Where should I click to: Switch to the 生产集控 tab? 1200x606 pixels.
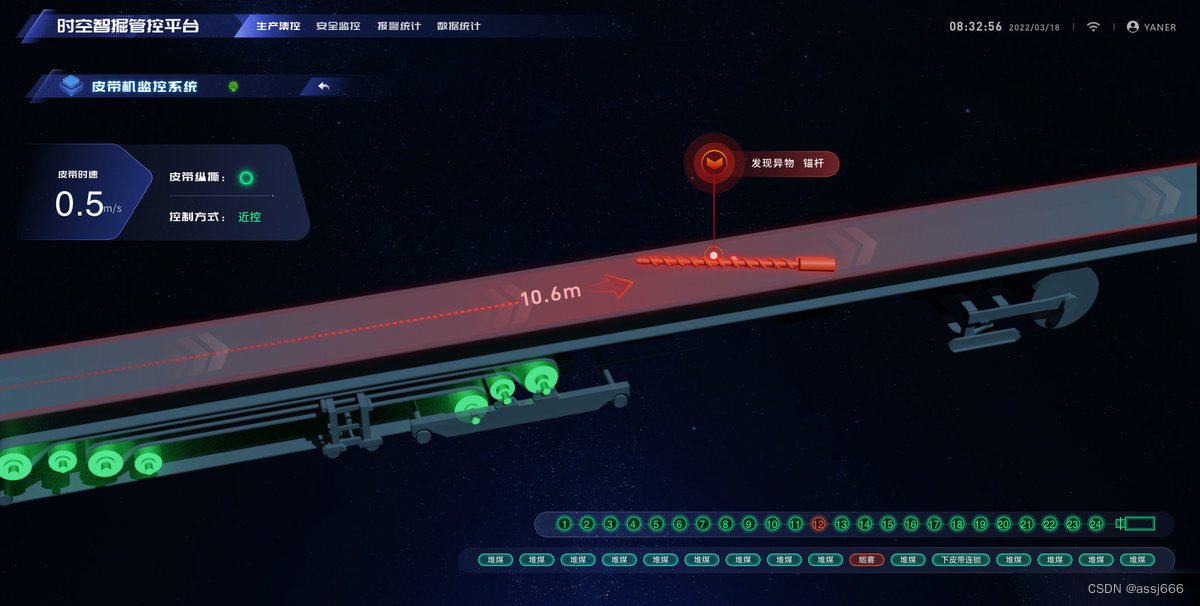(278, 26)
